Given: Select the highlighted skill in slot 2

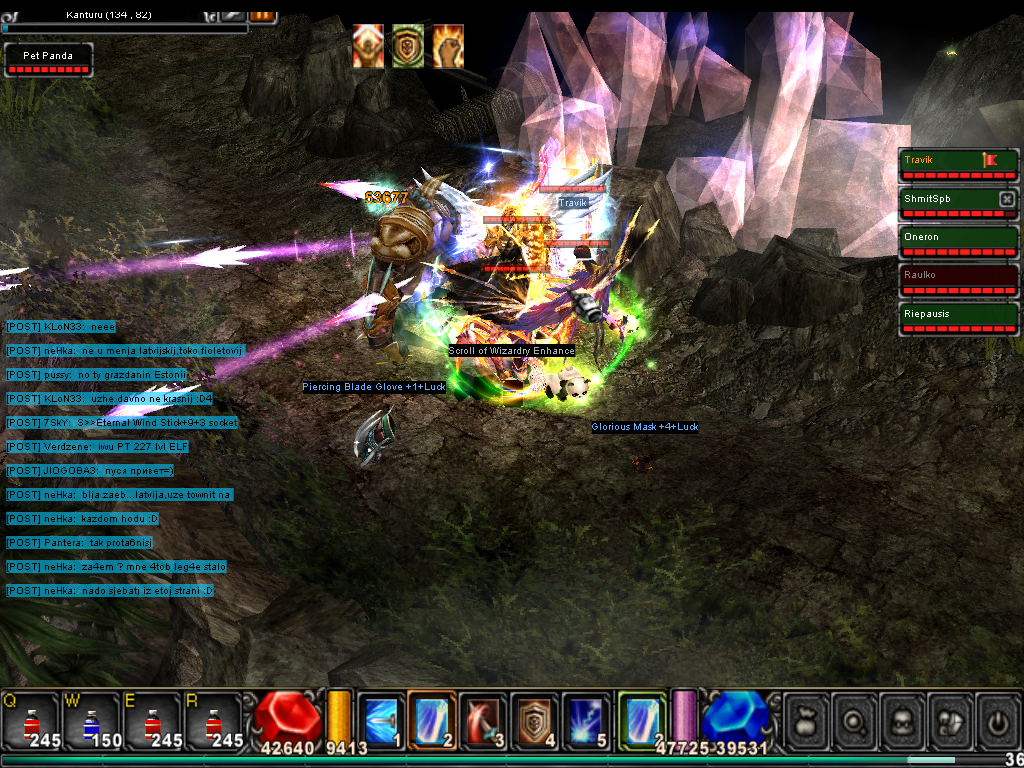Looking at the screenshot, I should pyautogui.click(x=432, y=720).
